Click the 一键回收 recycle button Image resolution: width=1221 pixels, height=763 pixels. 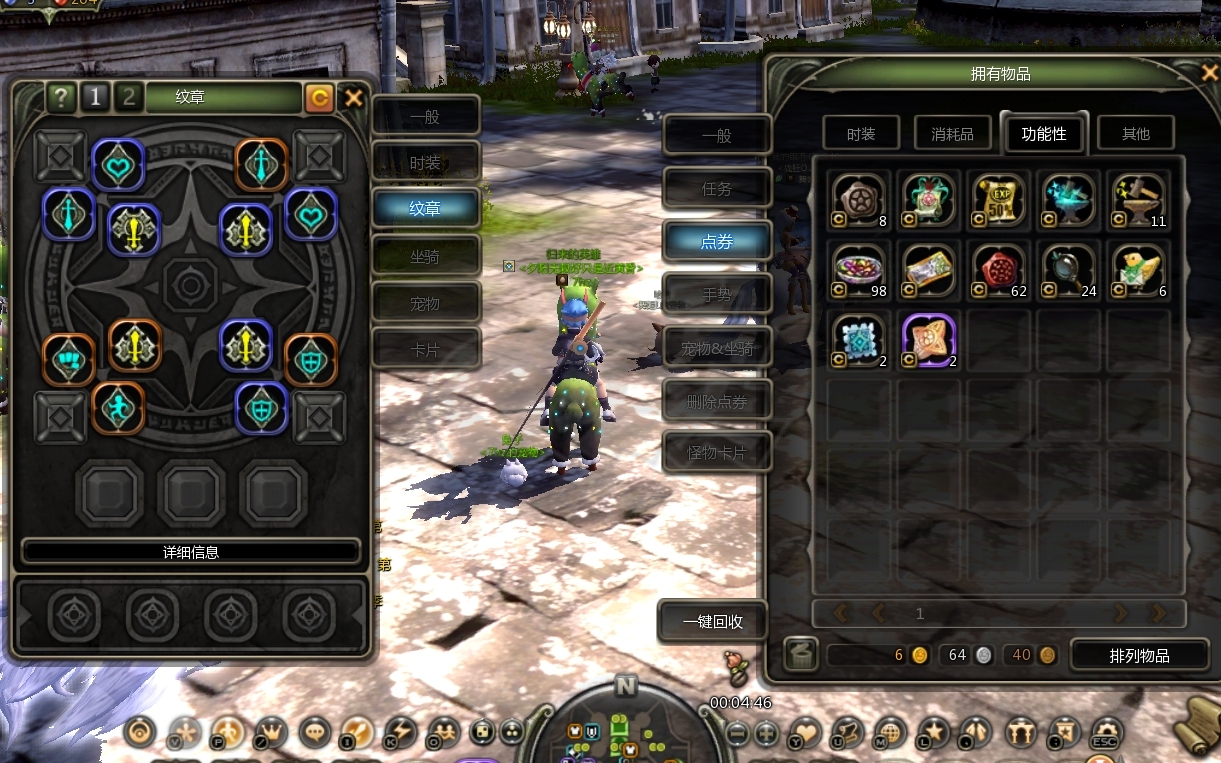(x=713, y=622)
